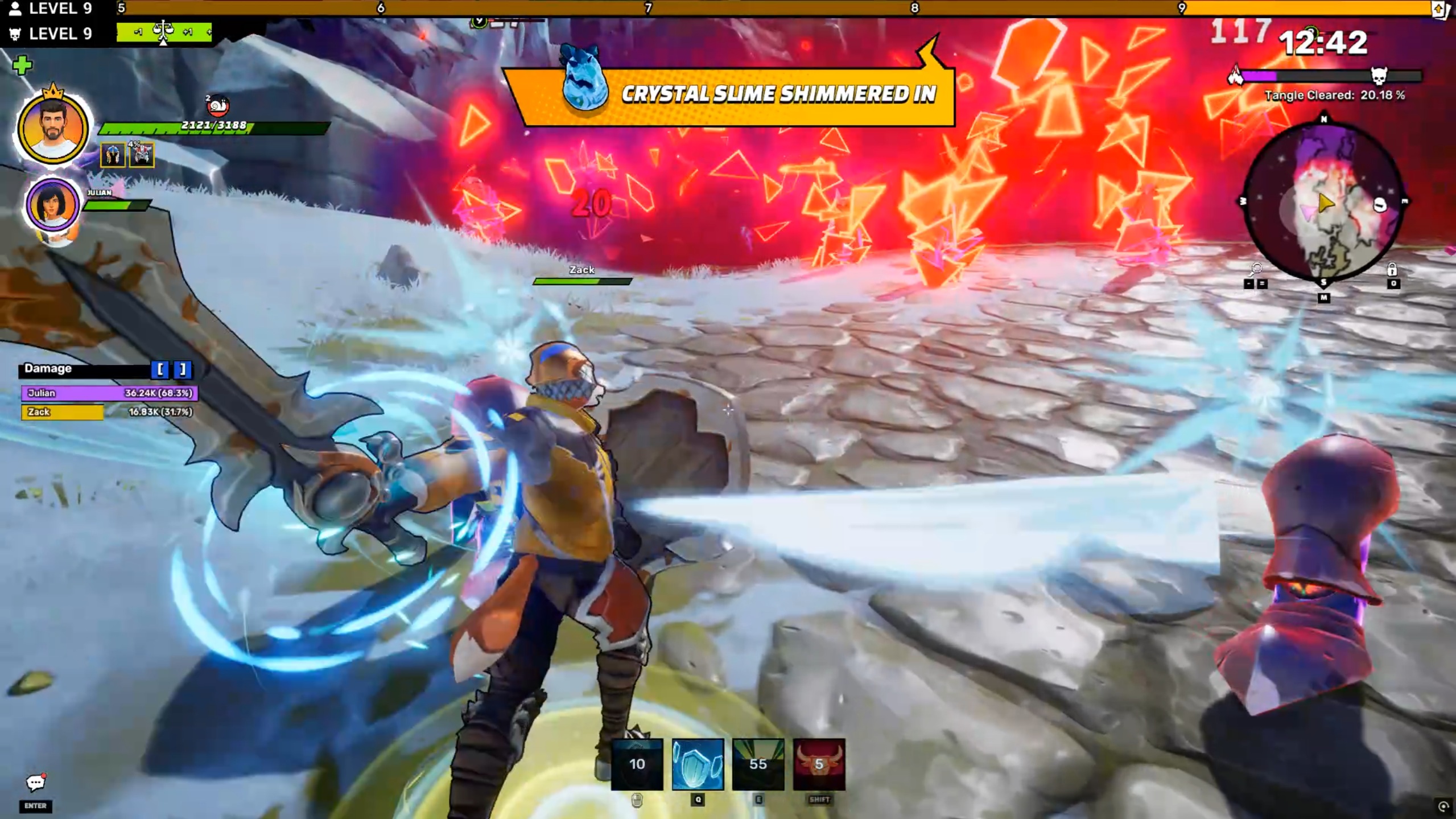Image resolution: width=1456 pixels, height=819 pixels.
Task: Click the balance scales difficulty indicator
Action: 163,31
